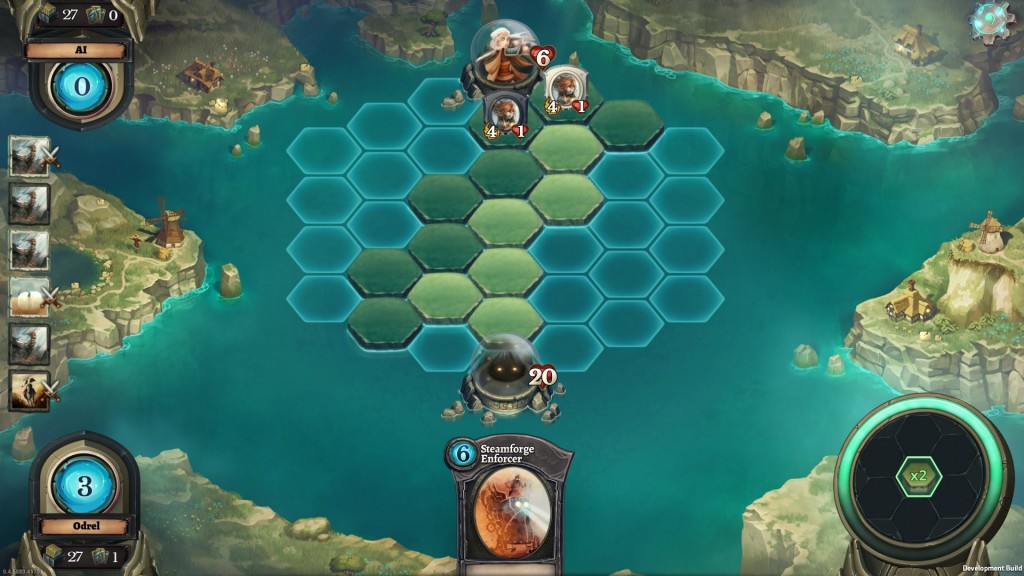This screenshot has height=576, width=1024.
Task: Inspect the white-shape history entry with crossed swords
Action: pos(29,297)
